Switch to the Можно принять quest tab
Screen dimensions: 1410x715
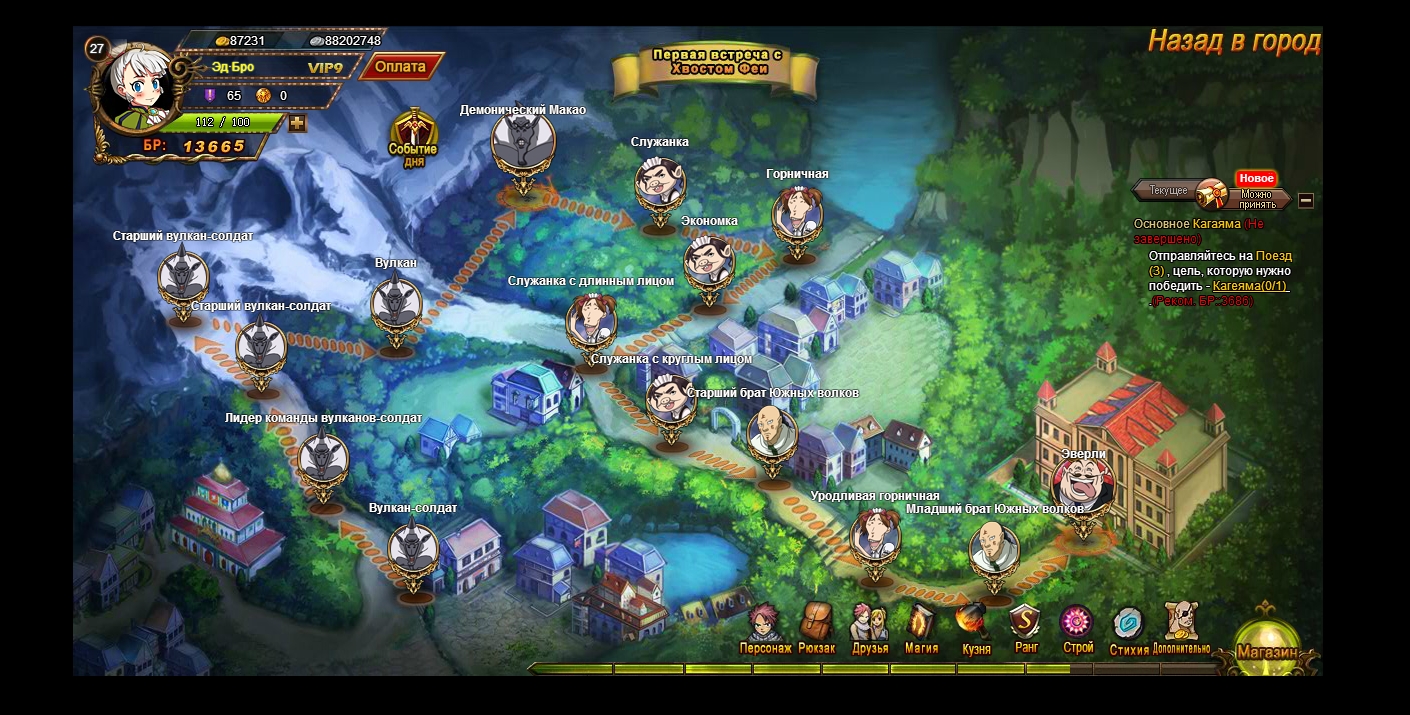coord(1257,198)
